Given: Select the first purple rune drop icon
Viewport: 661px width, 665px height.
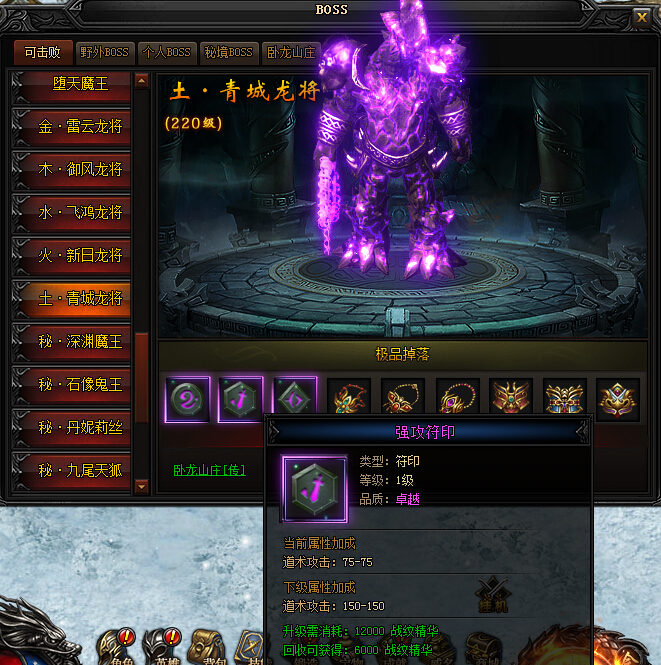Looking at the screenshot, I should point(186,400).
